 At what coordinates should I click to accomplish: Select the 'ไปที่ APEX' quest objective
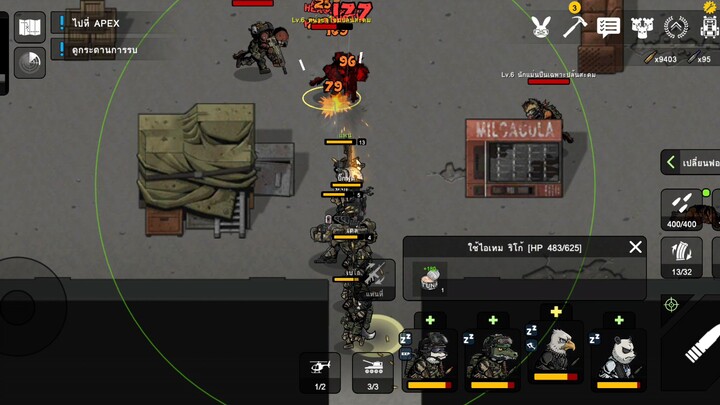click(96, 23)
